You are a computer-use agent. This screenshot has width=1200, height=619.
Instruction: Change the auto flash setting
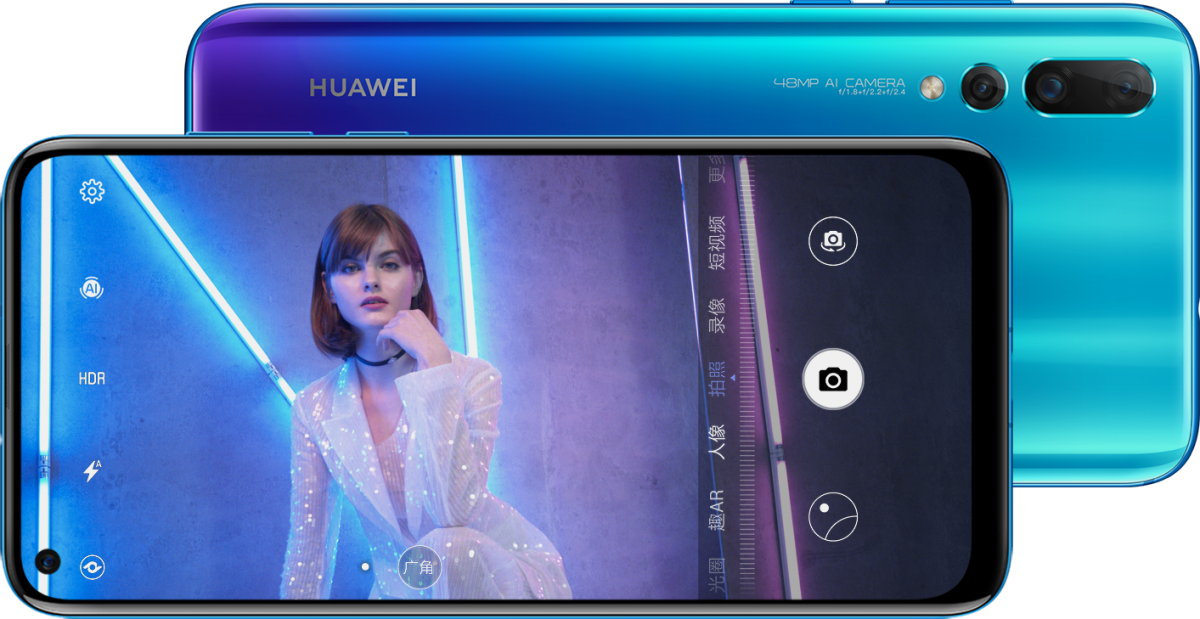pos(92,470)
